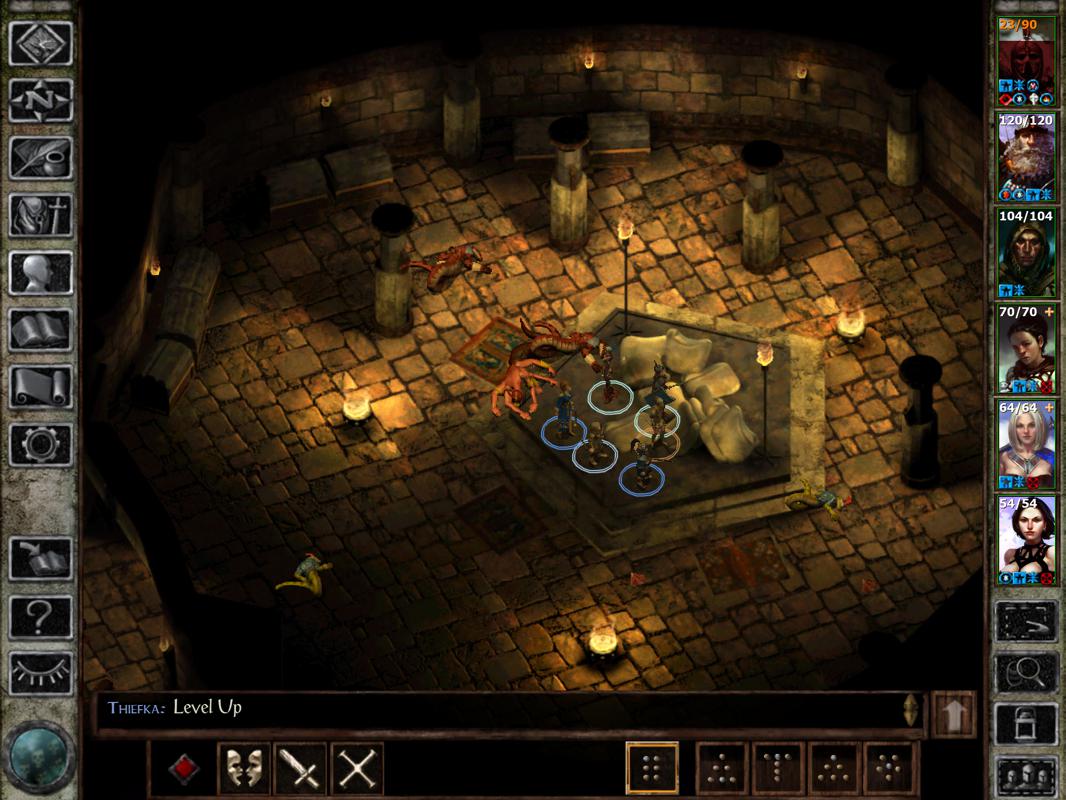Image resolution: width=1066 pixels, height=800 pixels.
Task: Open the options gear button
Action: [x=41, y=443]
